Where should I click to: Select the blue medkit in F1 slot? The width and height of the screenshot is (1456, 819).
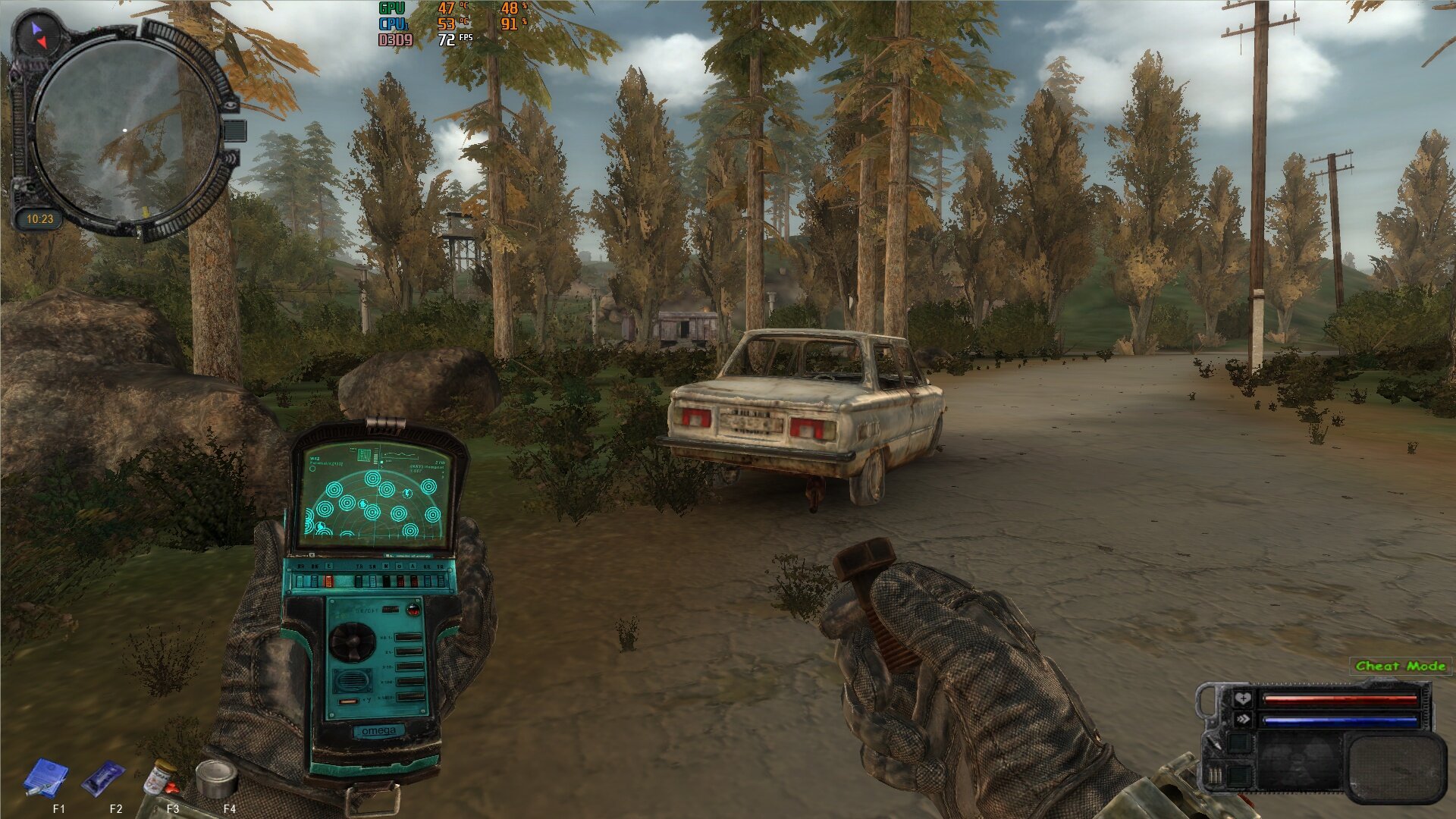[x=45, y=778]
